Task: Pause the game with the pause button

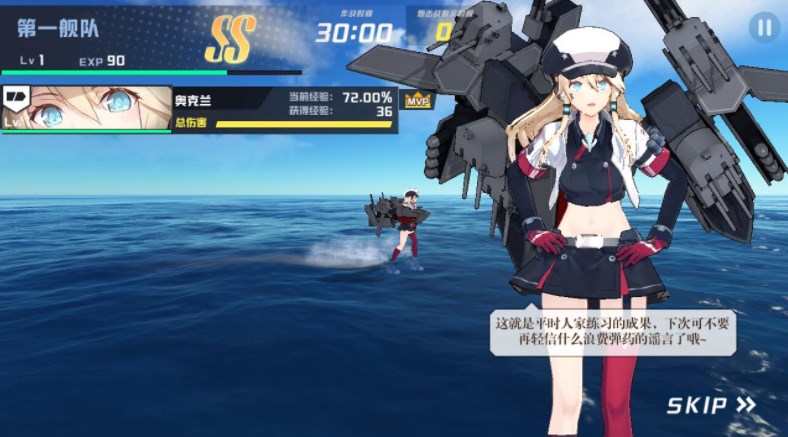Action: 764,28
